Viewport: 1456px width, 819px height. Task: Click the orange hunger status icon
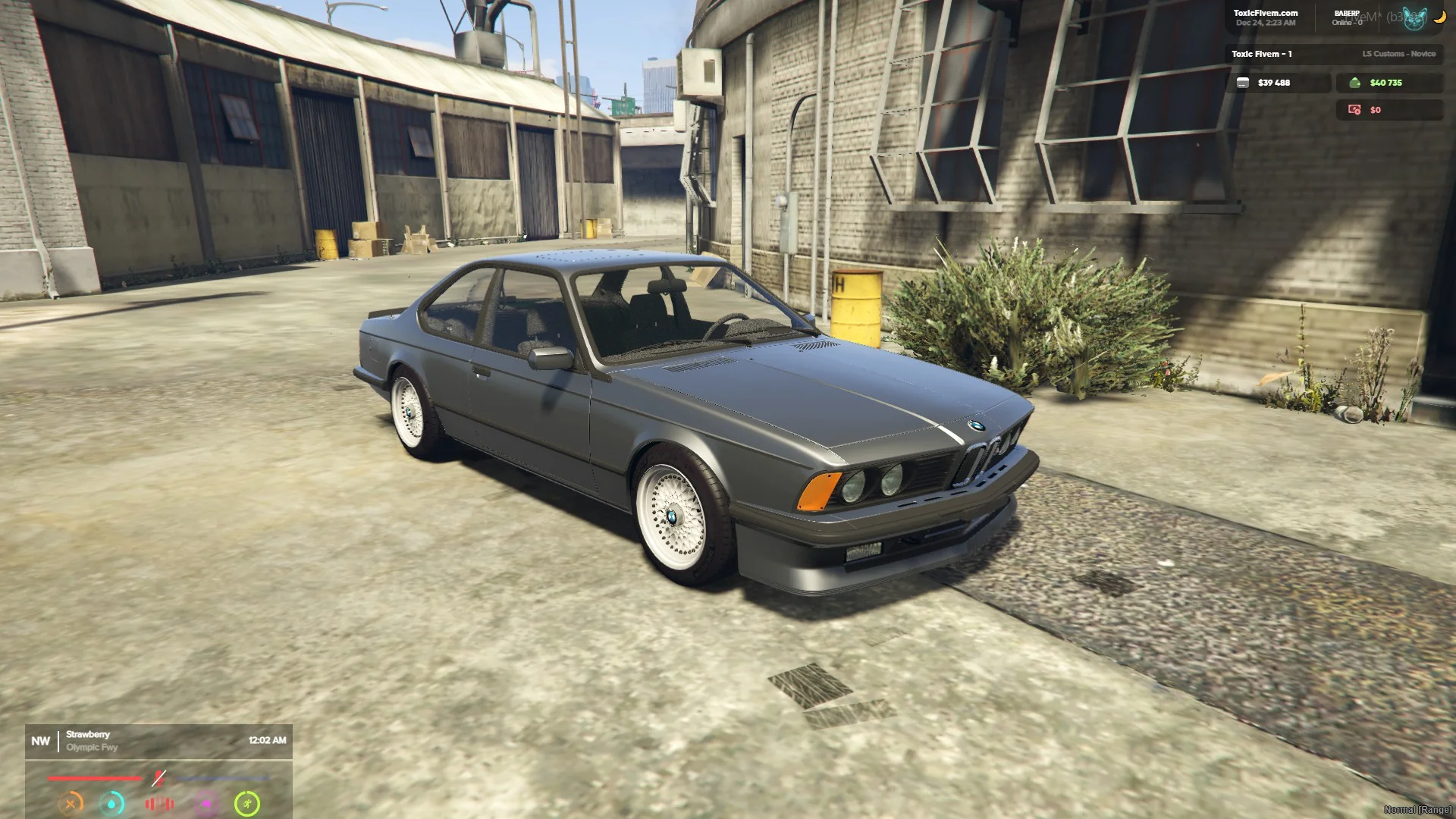(x=71, y=803)
